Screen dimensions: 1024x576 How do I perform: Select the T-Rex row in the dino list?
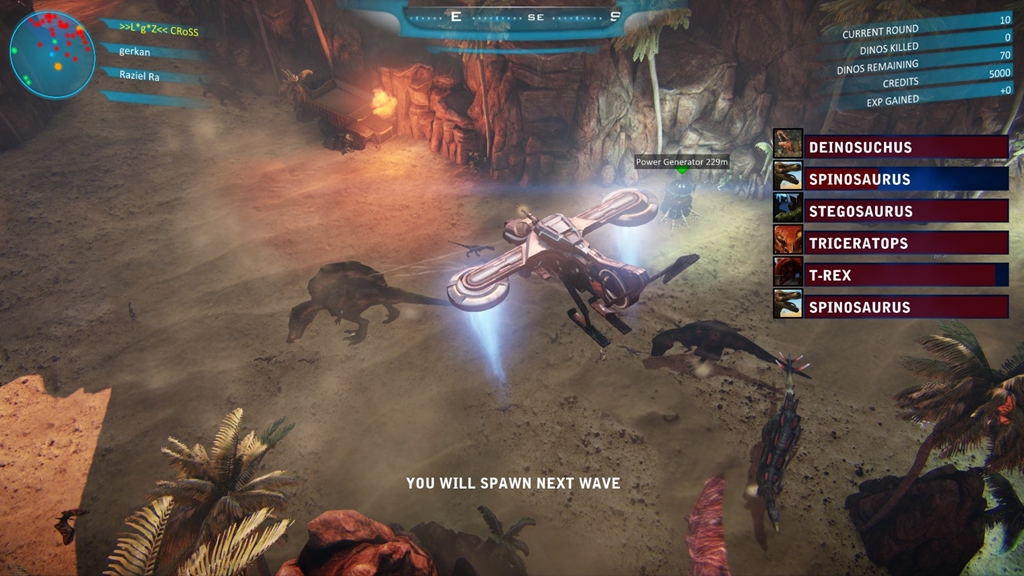click(x=890, y=275)
